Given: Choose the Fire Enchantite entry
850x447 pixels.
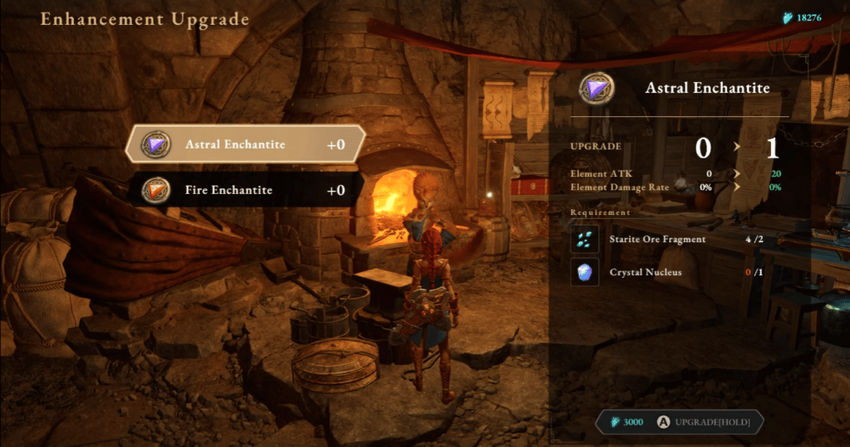Looking at the screenshot, I should (244, 189).
